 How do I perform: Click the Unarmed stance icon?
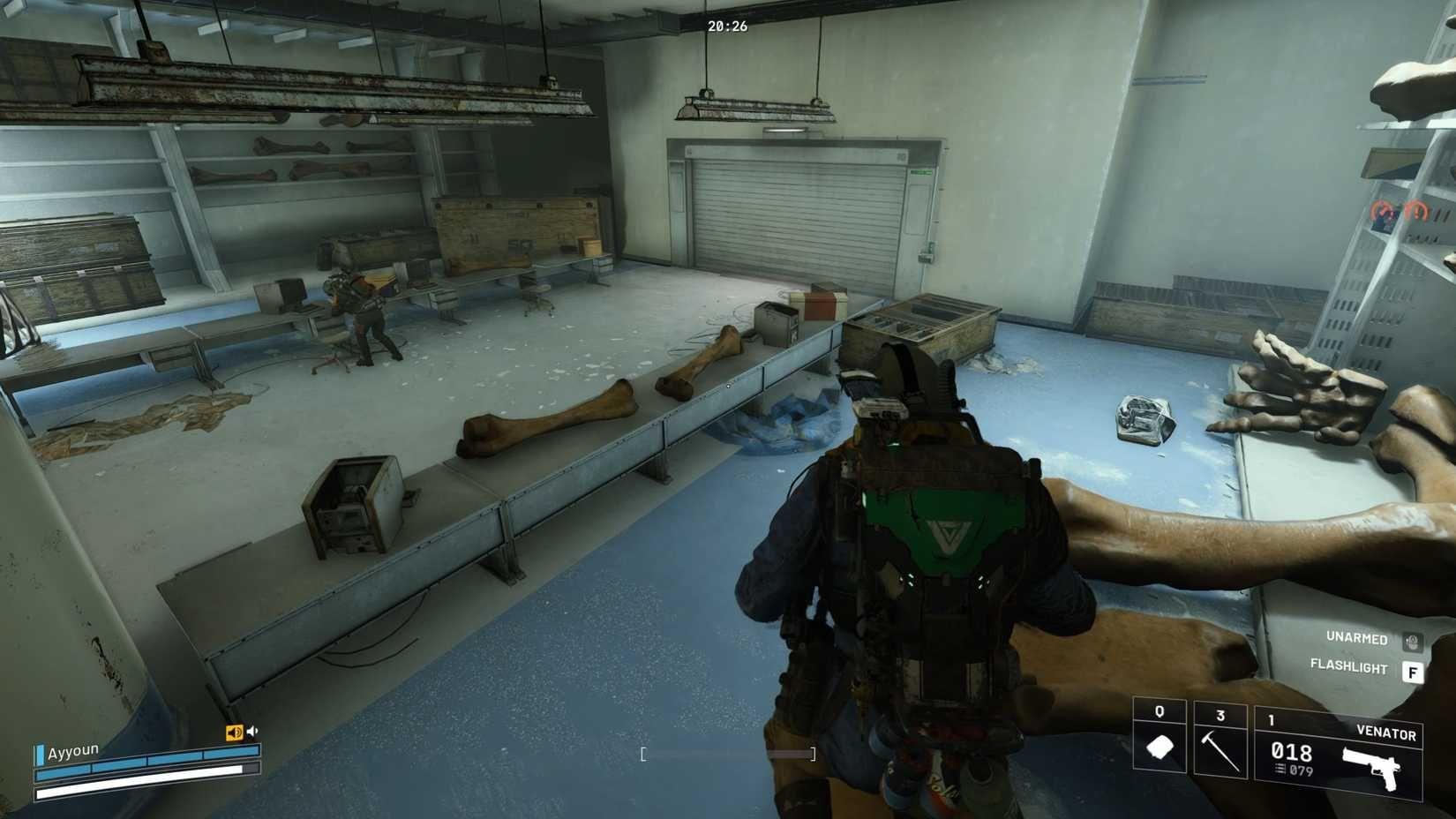click(x=1412, y=640)
